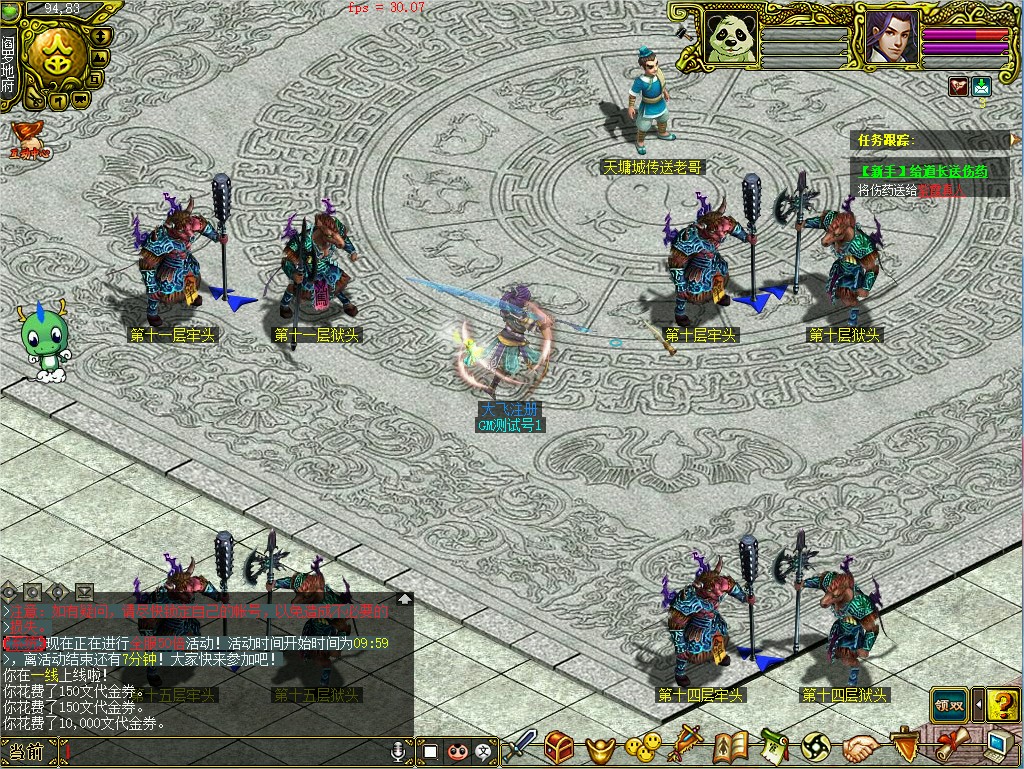
Task: Open the smiley faces friends icon
Action: click(643, 746)
